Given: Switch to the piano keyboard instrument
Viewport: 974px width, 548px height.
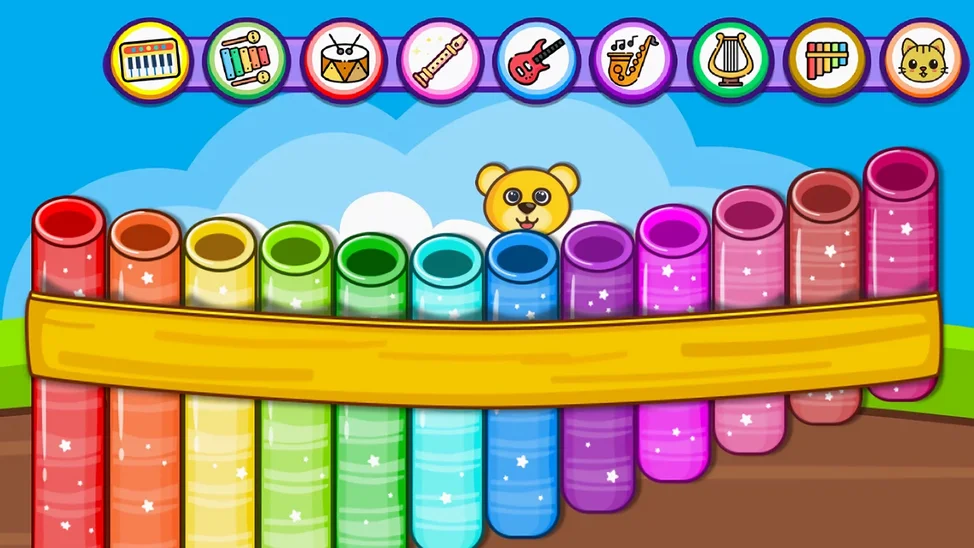Looking at the screenshot, I should [x=150, y=60].
